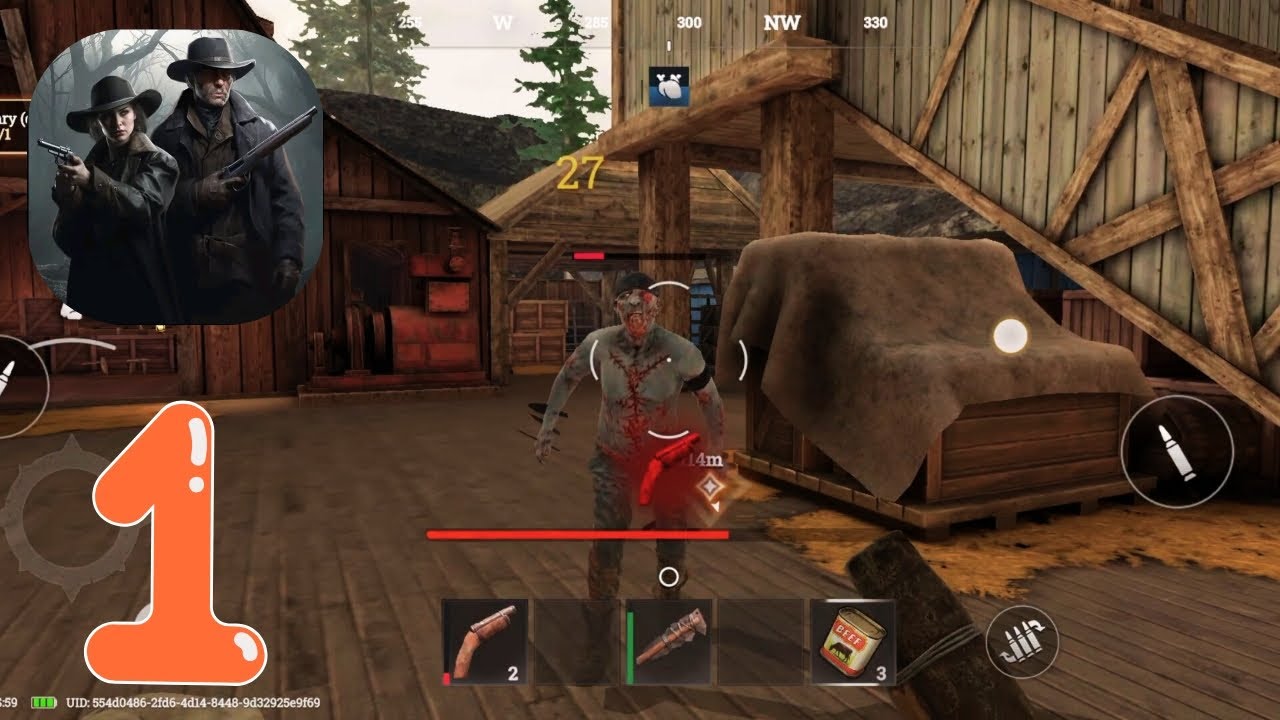Viewport: 1280px width, 720px height.
Task: Use the canned beef hotbar slot
Action: 853,642
